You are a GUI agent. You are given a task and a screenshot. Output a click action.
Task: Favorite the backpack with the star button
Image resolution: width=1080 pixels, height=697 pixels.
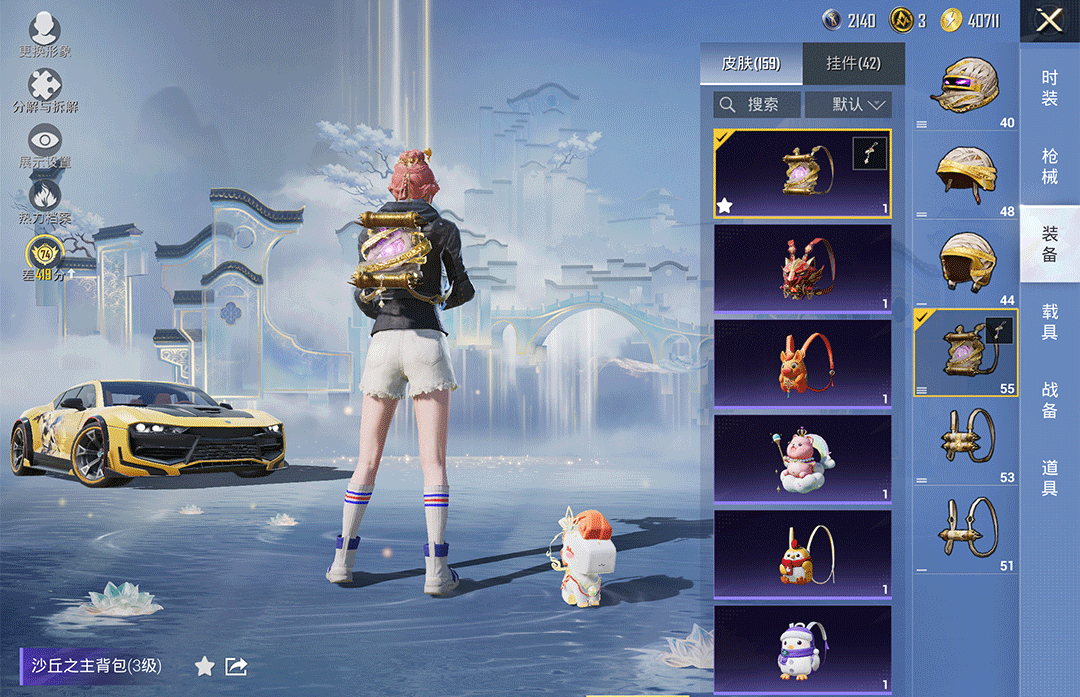point(204,666)
